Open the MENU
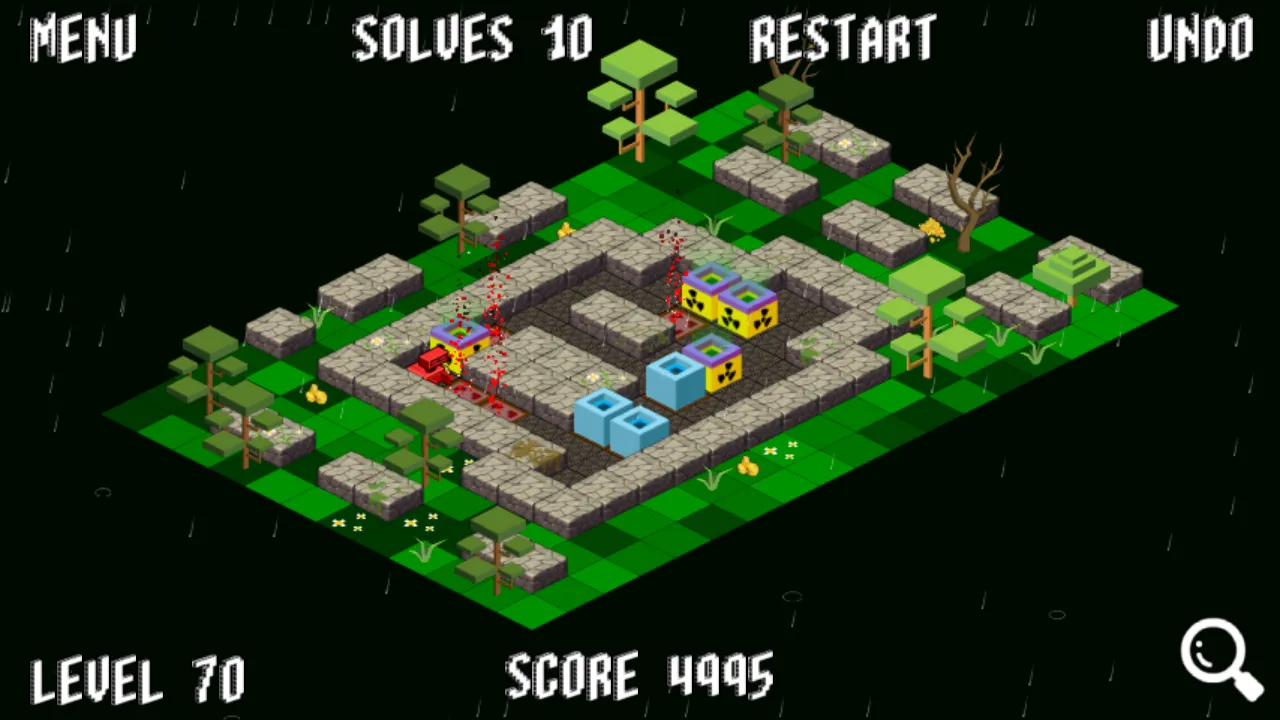The height and width of the screenshot is (720, 1280). click(x=82, y=40)
